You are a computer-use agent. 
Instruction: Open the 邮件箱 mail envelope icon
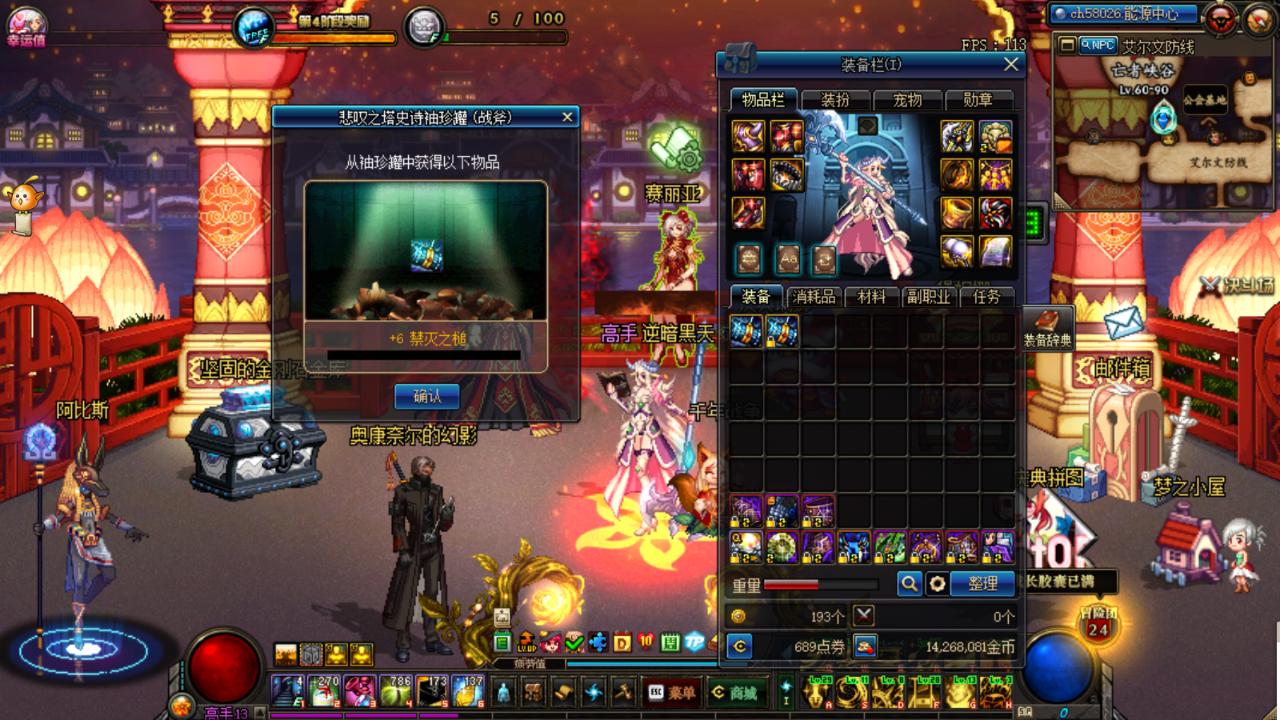coord(1123,322)
